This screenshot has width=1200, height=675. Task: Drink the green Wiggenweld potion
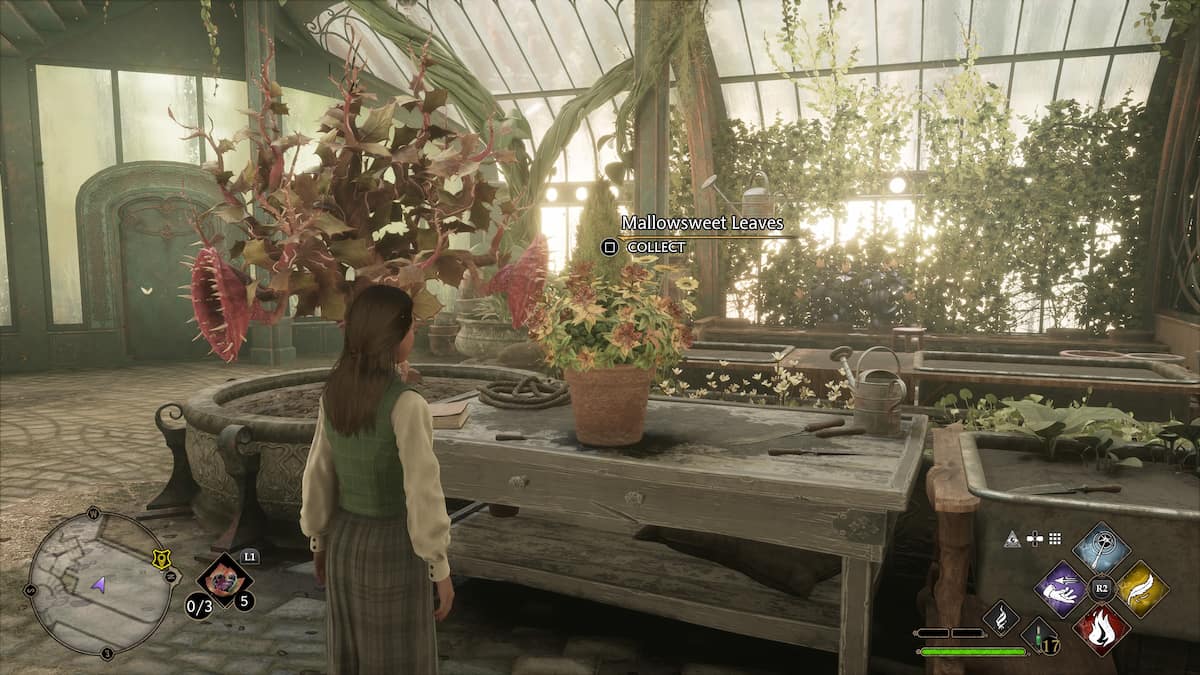coord(1036,634)
